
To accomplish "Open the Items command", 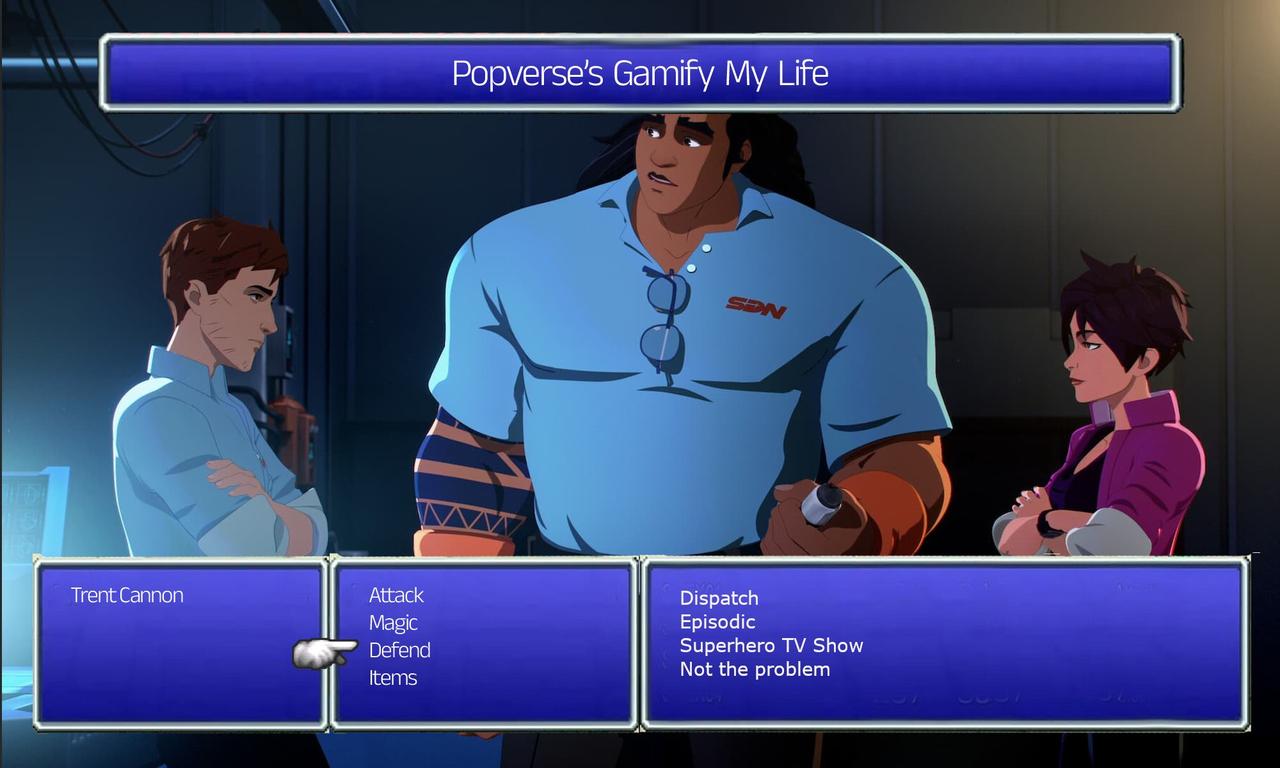I will click(x=393, y=677).
